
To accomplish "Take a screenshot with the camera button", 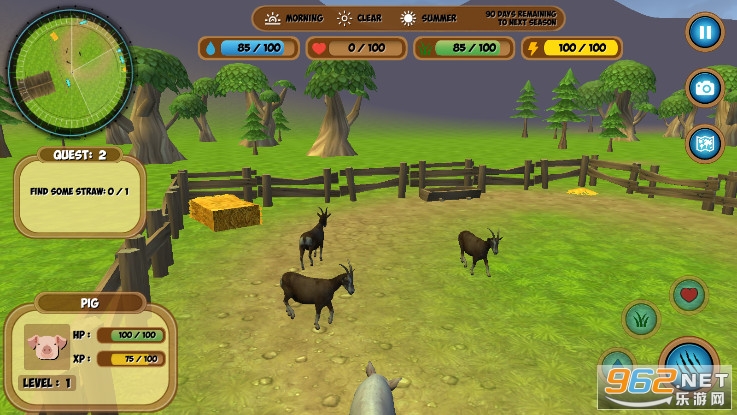I will [x=705, y=88].
